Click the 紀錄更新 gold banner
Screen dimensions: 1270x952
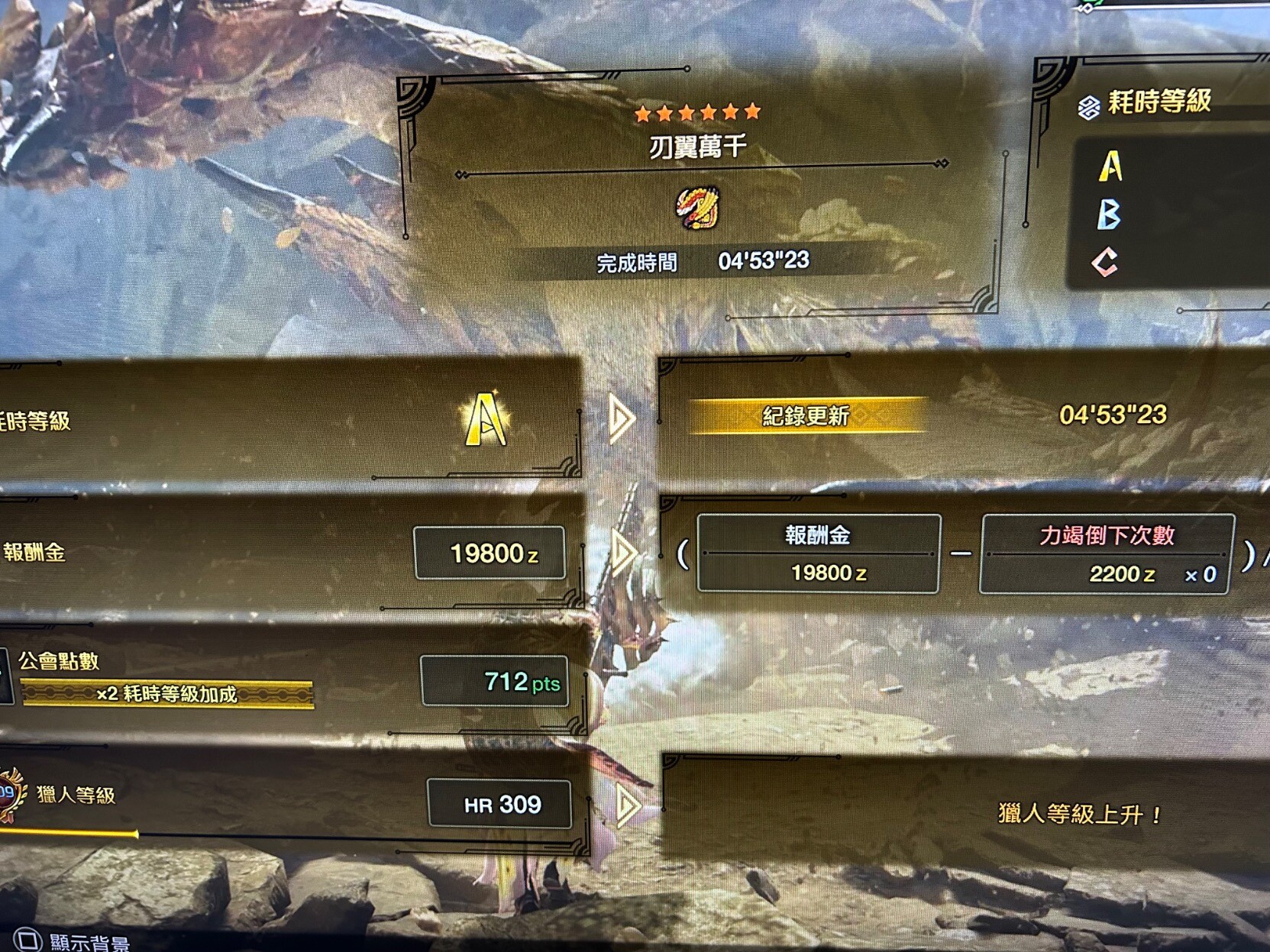806,416
